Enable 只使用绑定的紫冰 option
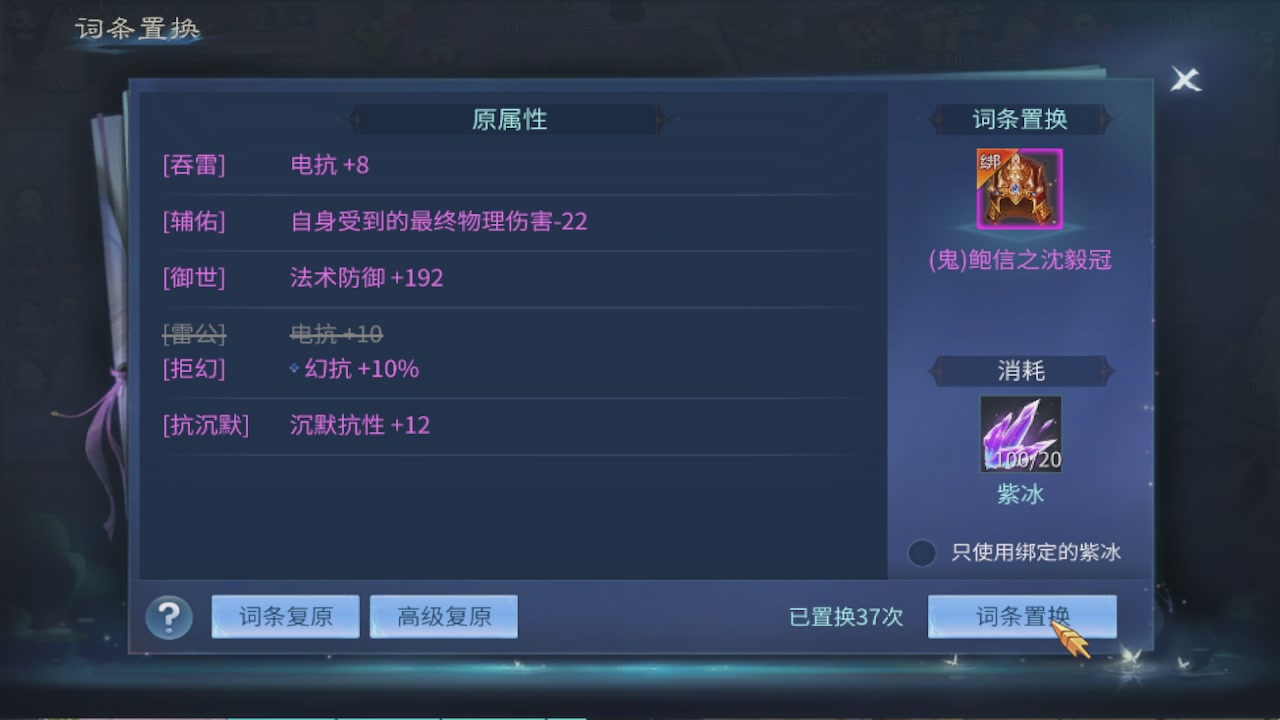Screen dimensions: 1280x720 (x=921, y=553)
